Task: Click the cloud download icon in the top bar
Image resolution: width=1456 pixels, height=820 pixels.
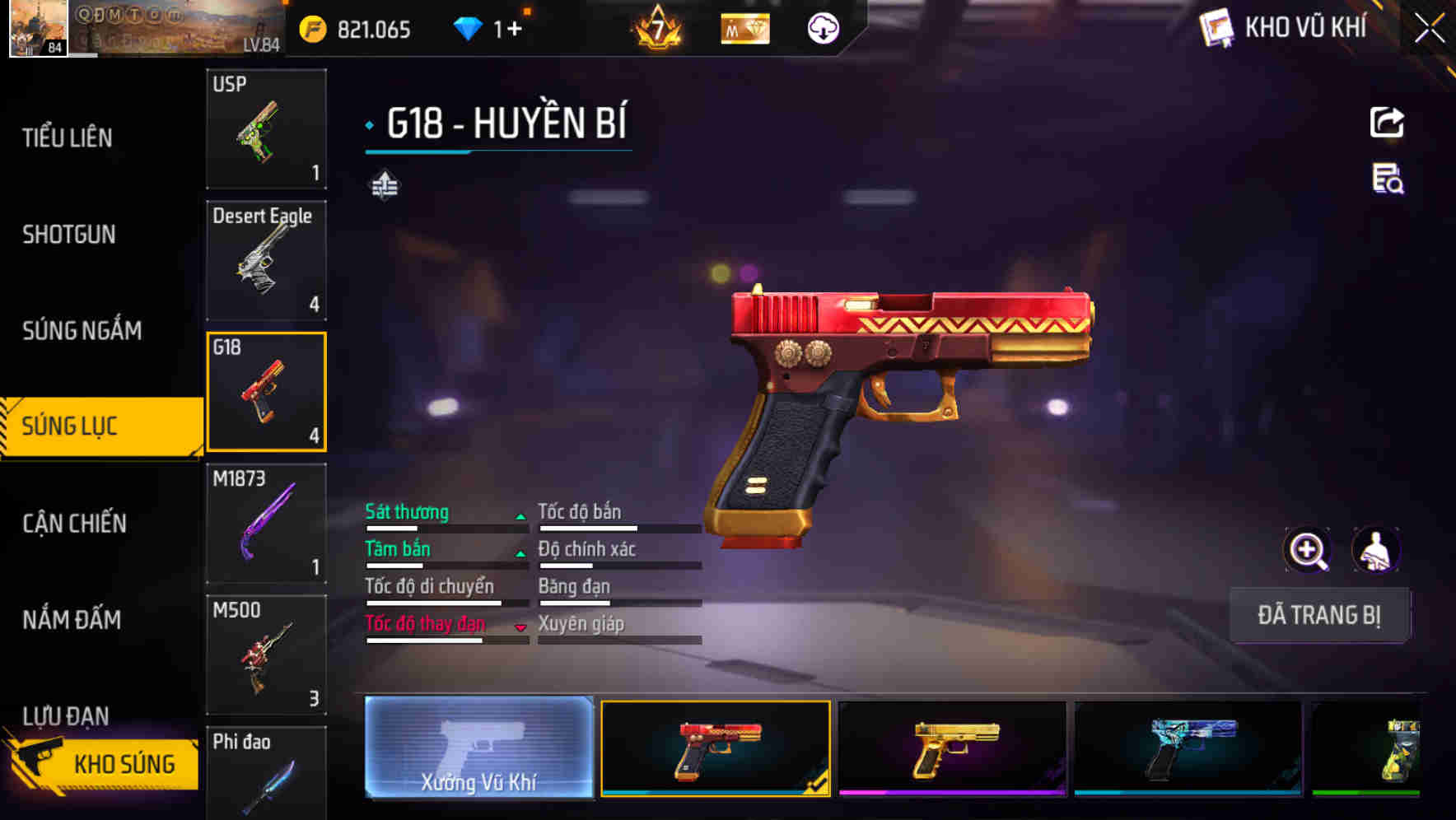Action: click(821, 27)
